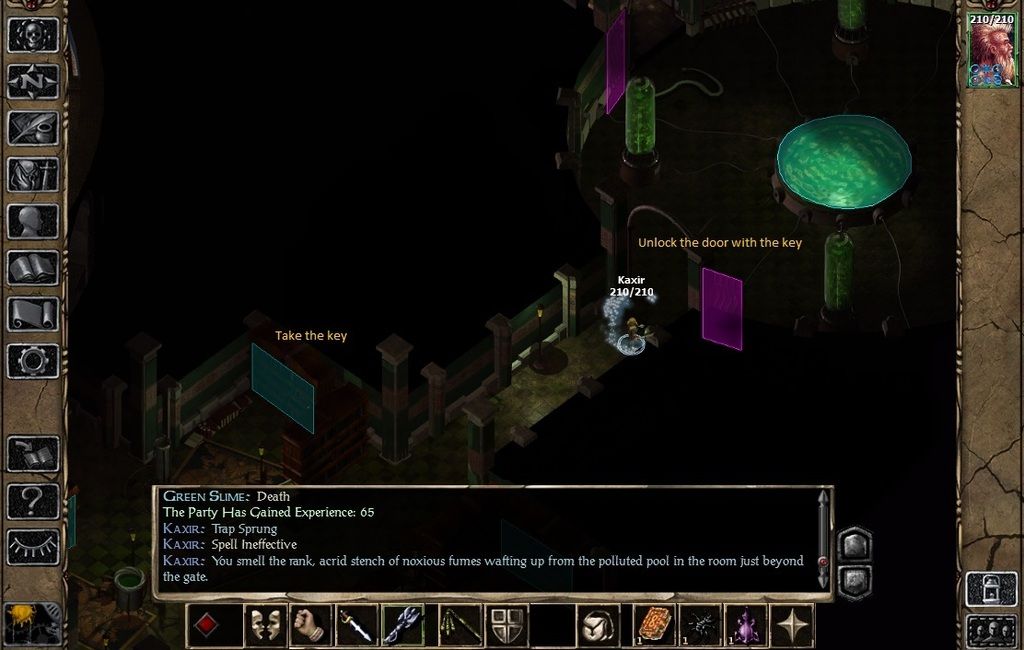Click the fist icon in the action bar

click(x=311, y=626)
